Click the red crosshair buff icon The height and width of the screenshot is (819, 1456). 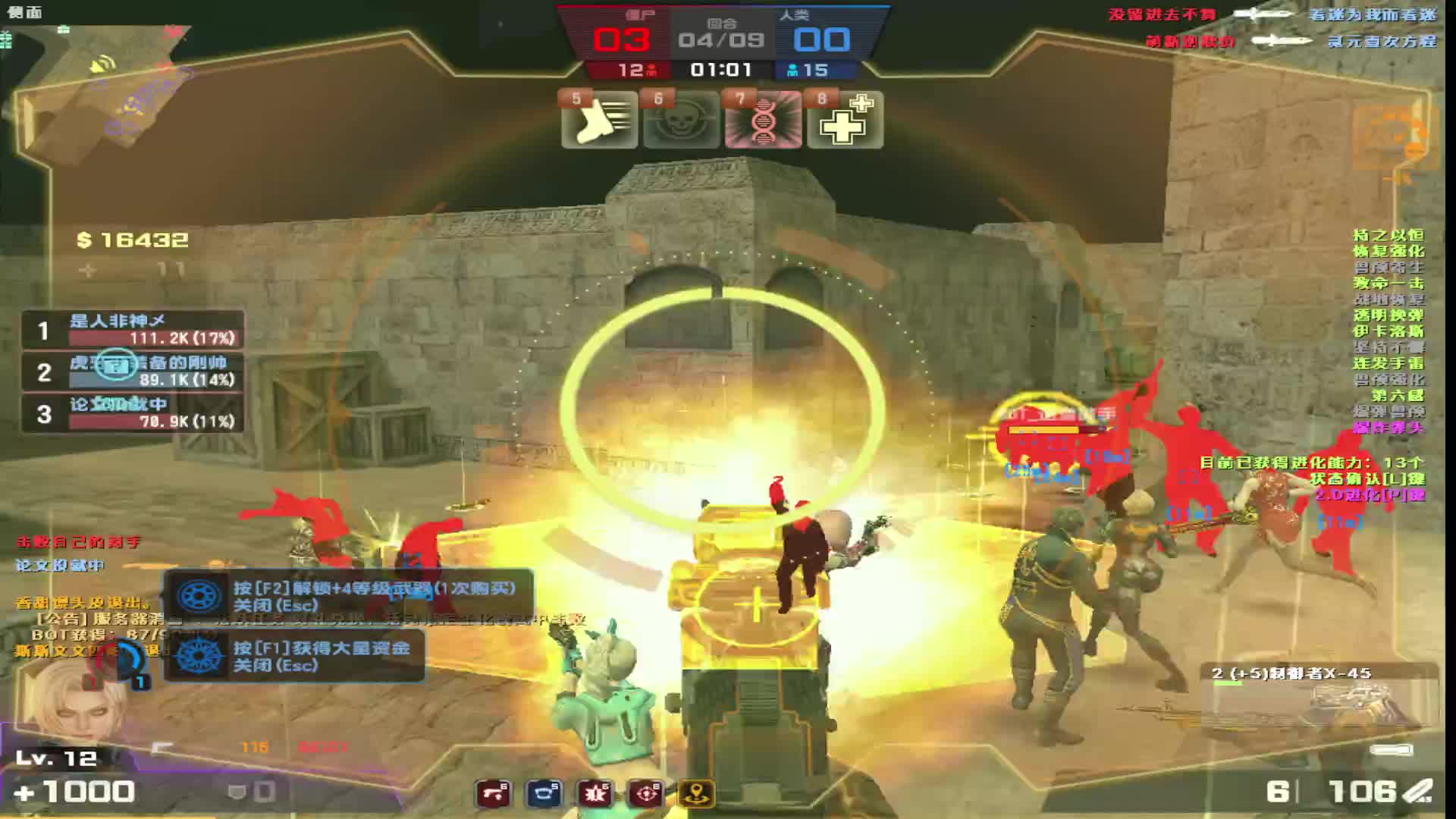646,794
